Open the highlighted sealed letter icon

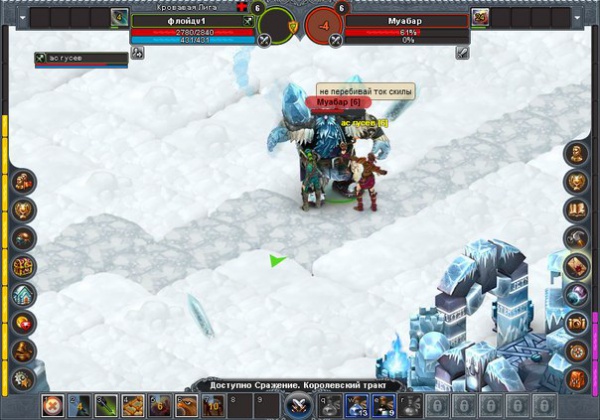click(x=577, y=266)
